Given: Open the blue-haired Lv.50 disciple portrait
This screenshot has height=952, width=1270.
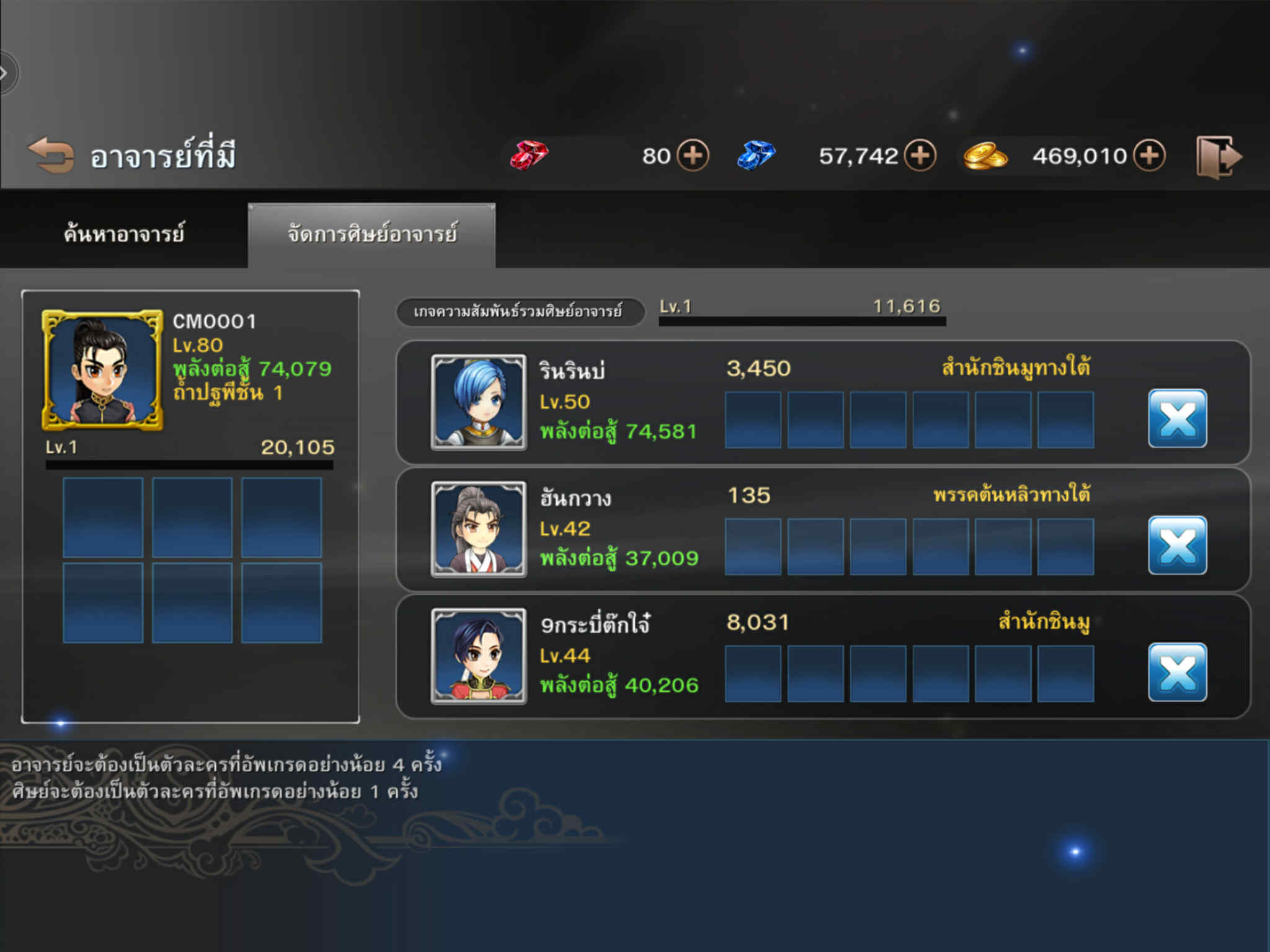Looking at the screenshot, I should point(478,402).
